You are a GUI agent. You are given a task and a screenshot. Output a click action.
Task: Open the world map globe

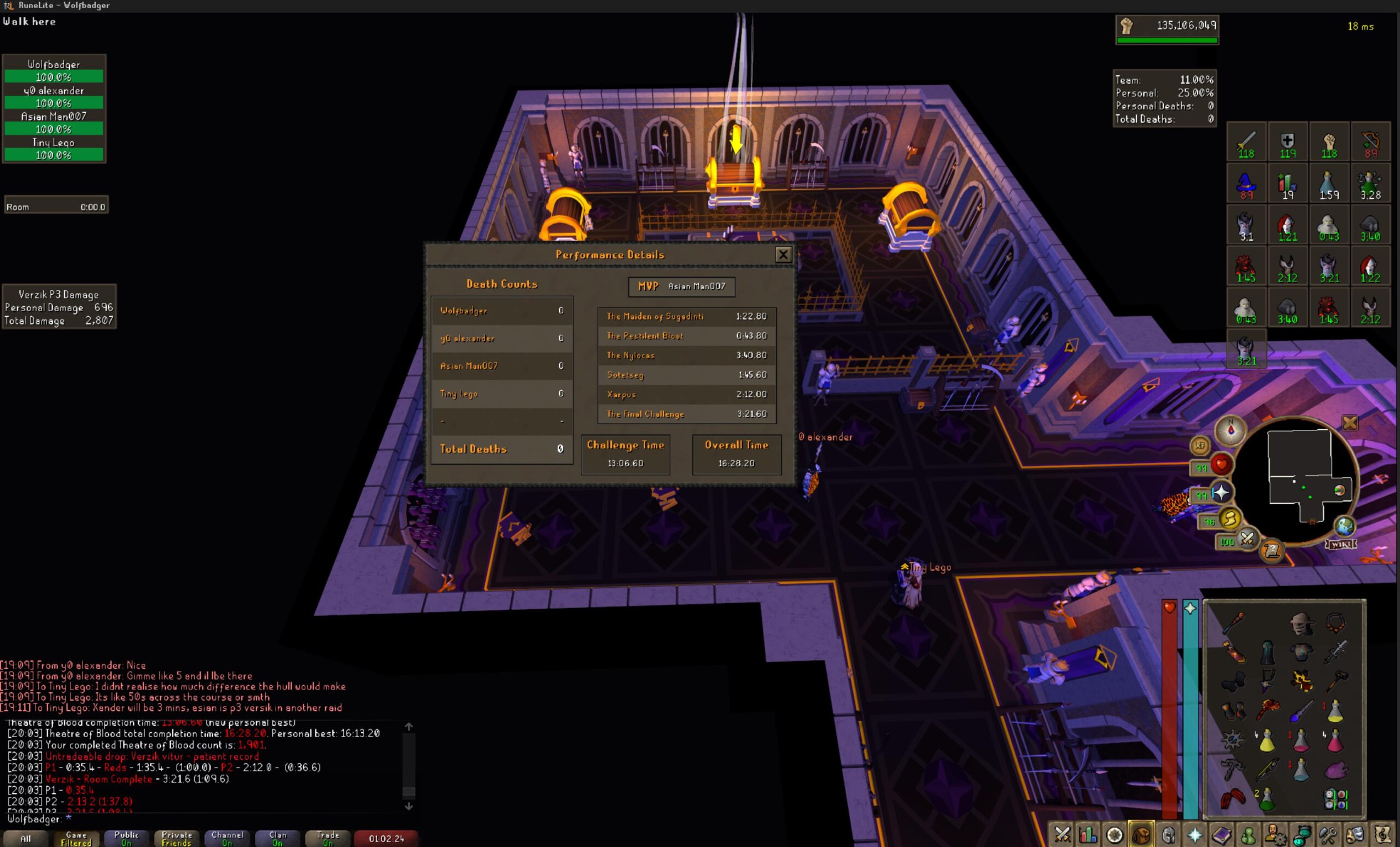pos(1345,525)
